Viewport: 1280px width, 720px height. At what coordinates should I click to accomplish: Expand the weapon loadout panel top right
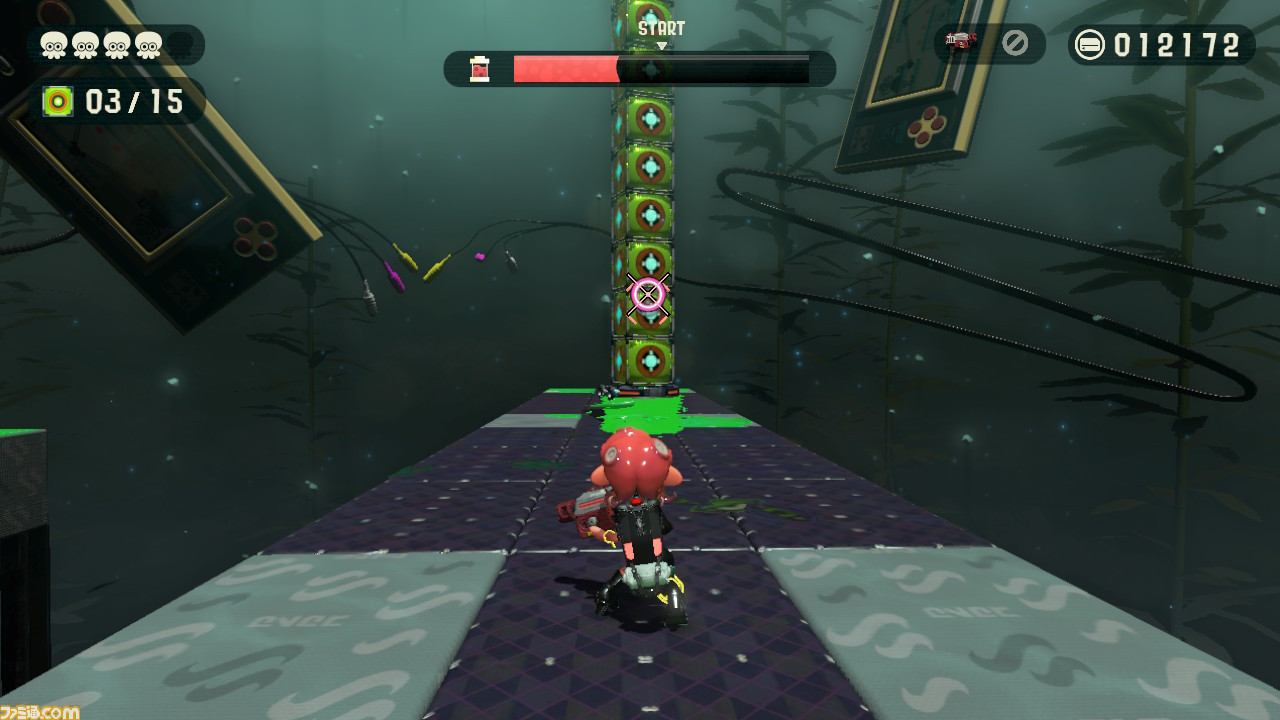988,43
